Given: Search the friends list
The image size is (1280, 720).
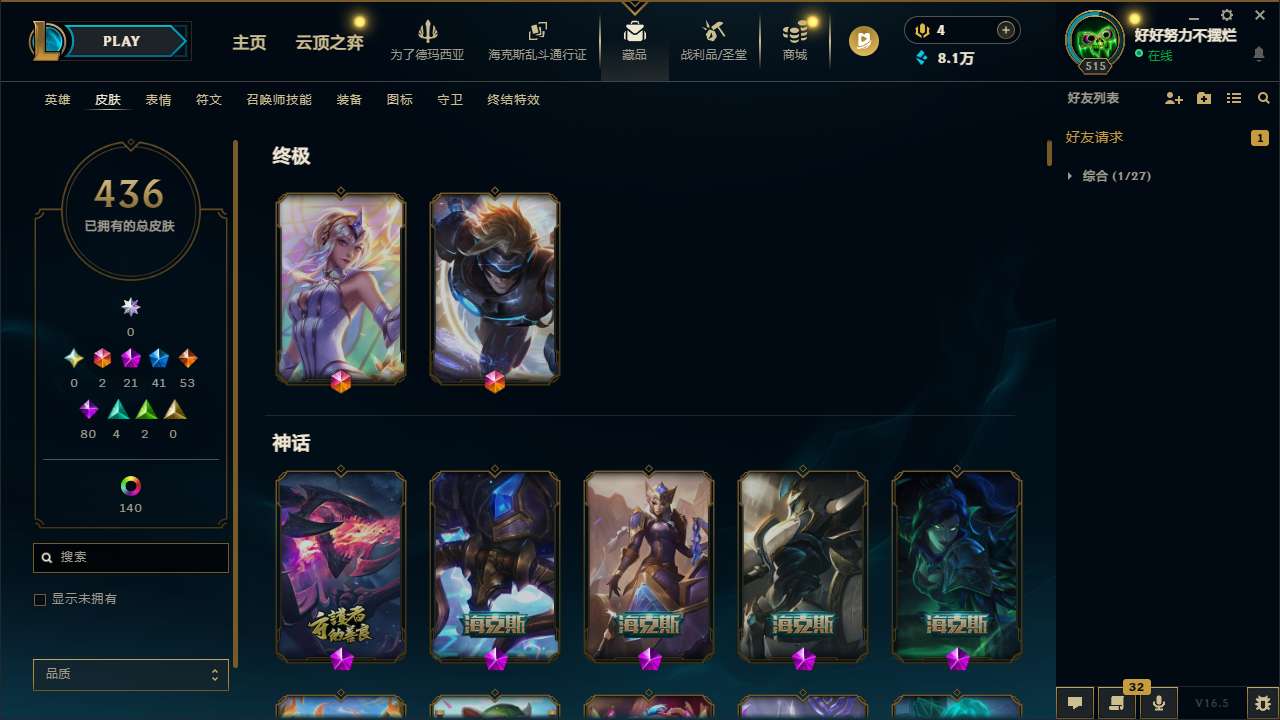Looking at the screenshot, I should pos(1263,98).
